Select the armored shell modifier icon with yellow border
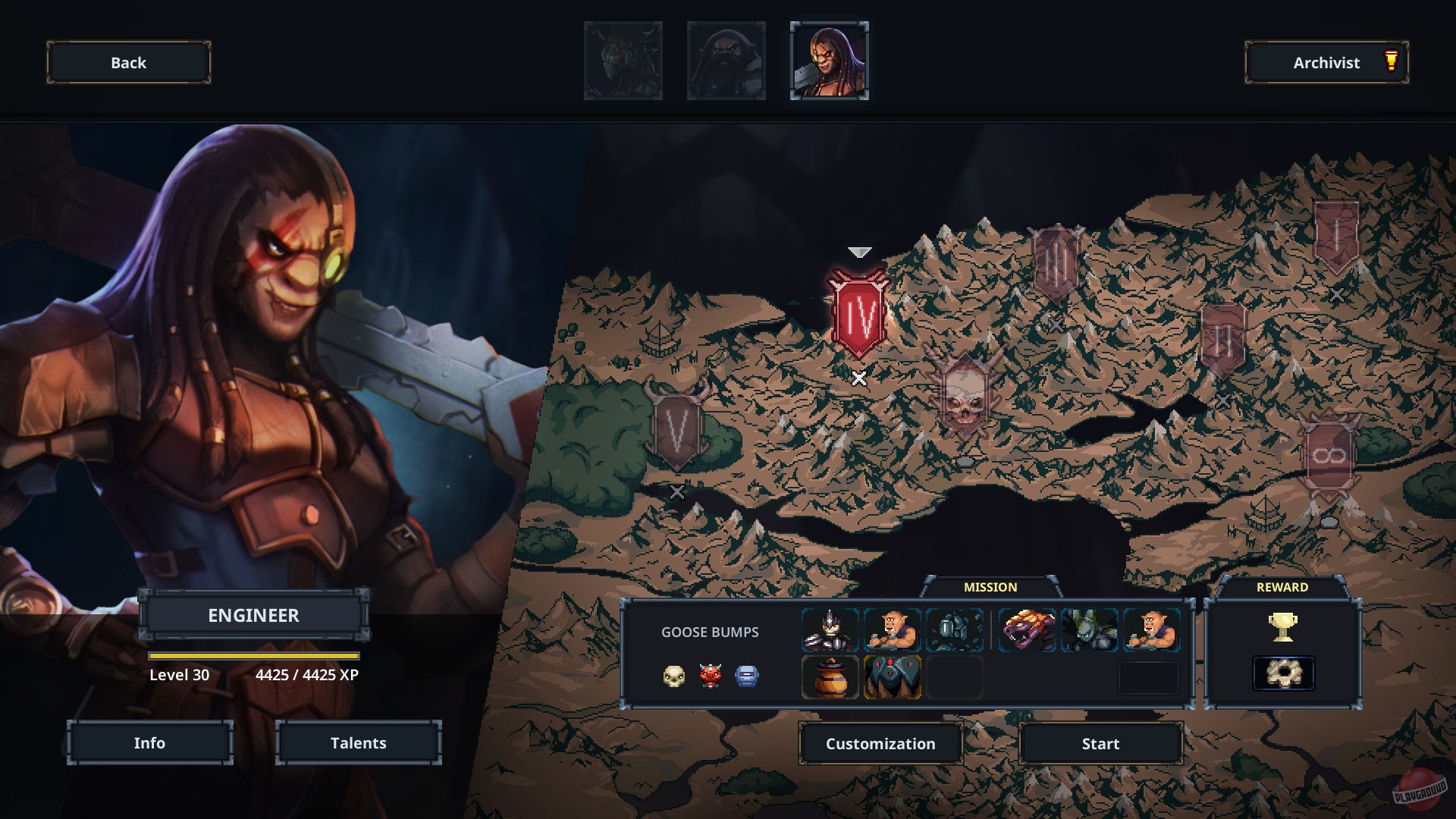The image size is (1456, 819). pos(892,677)
